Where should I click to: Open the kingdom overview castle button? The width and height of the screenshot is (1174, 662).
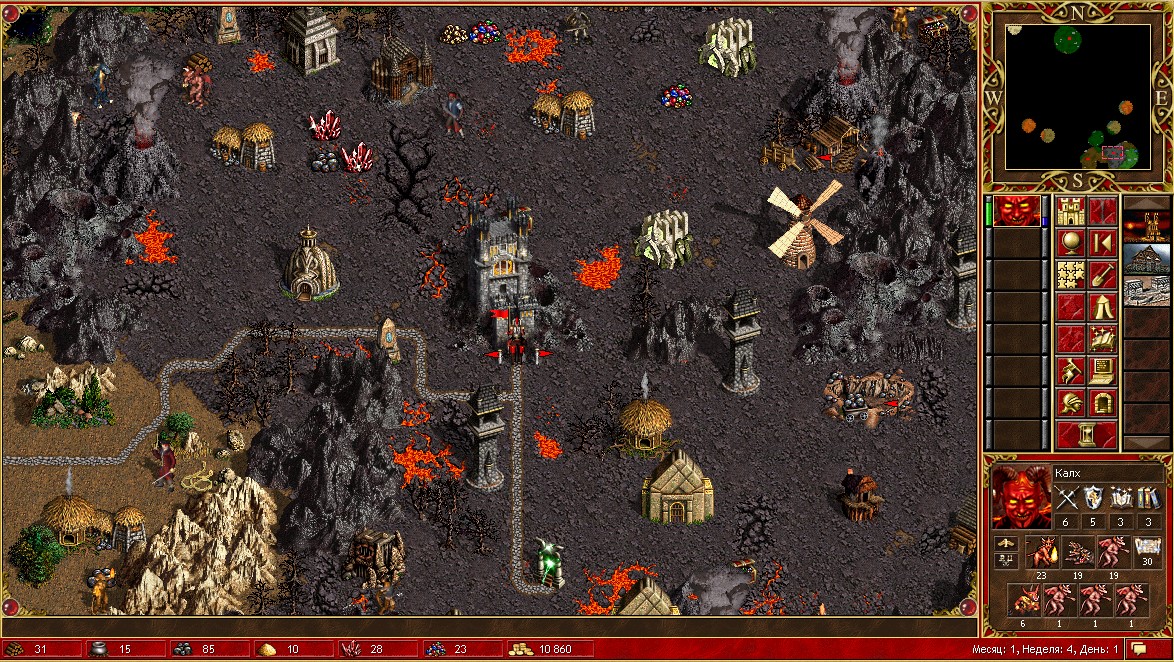[1070, 211]
